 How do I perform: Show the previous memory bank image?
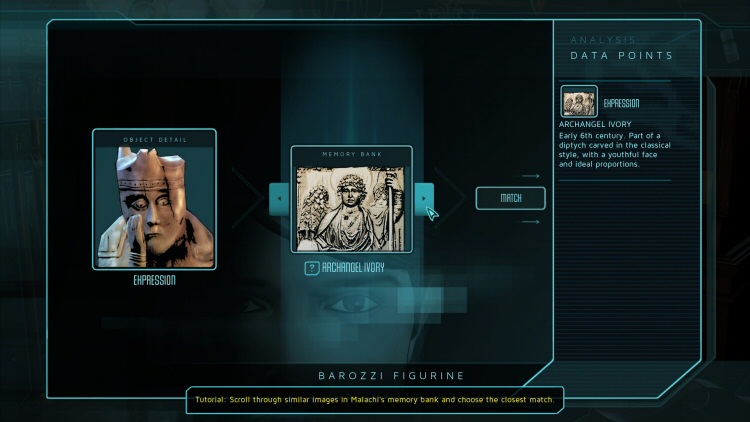(279, 198)
